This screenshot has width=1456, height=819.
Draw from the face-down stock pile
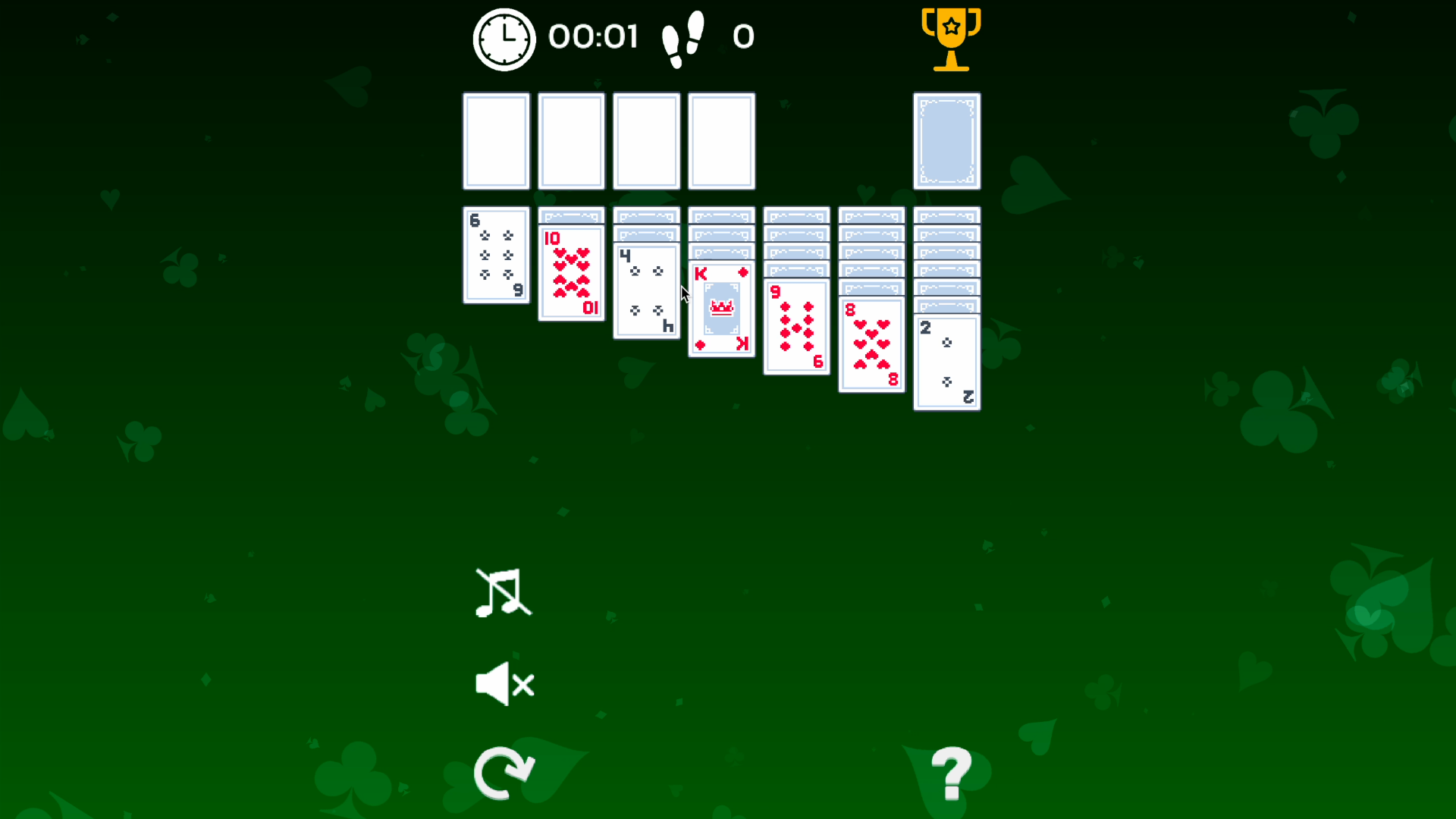coord(946,140)
